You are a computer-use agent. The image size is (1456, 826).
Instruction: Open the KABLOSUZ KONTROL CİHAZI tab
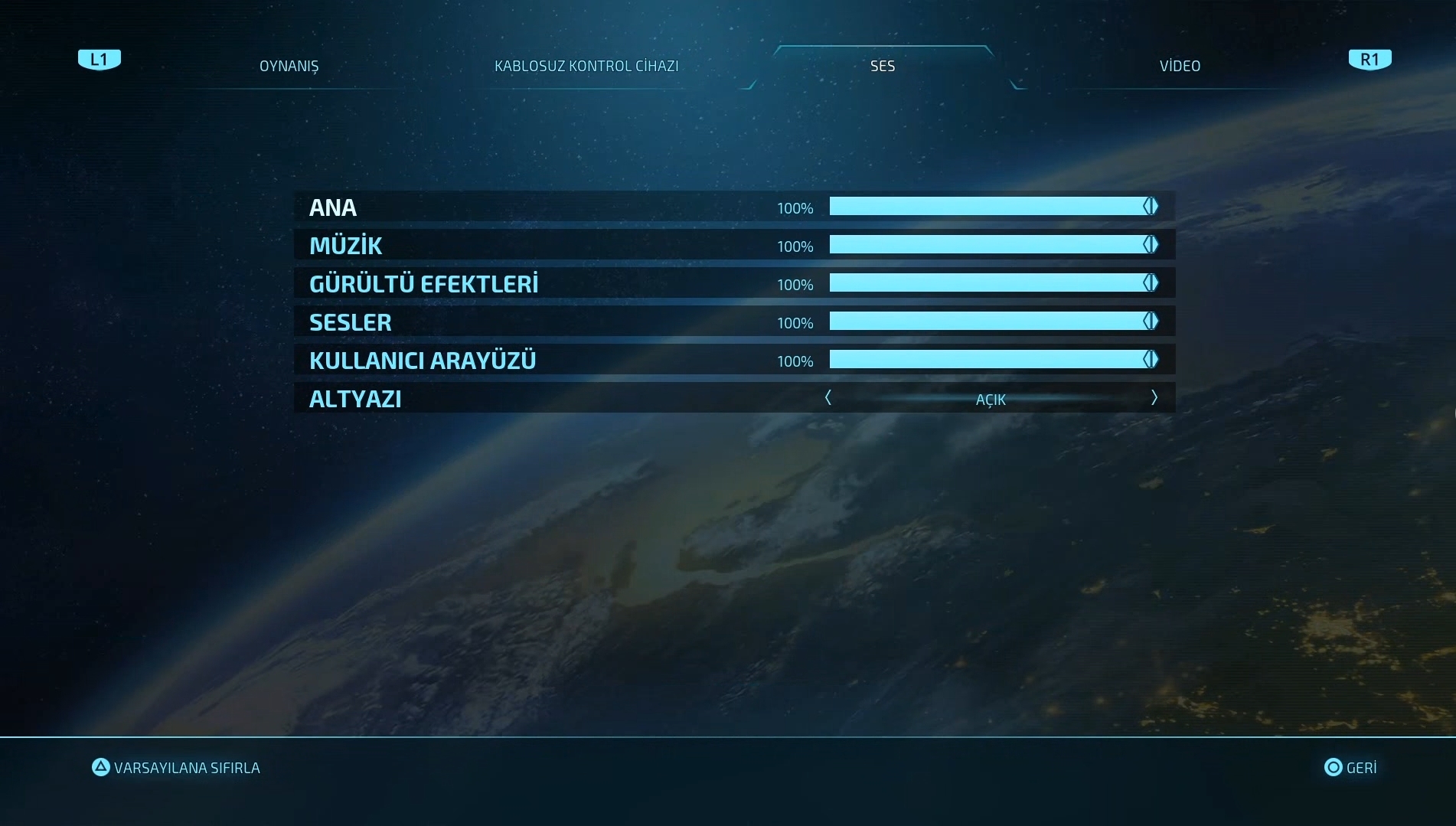tap(586, 66)
